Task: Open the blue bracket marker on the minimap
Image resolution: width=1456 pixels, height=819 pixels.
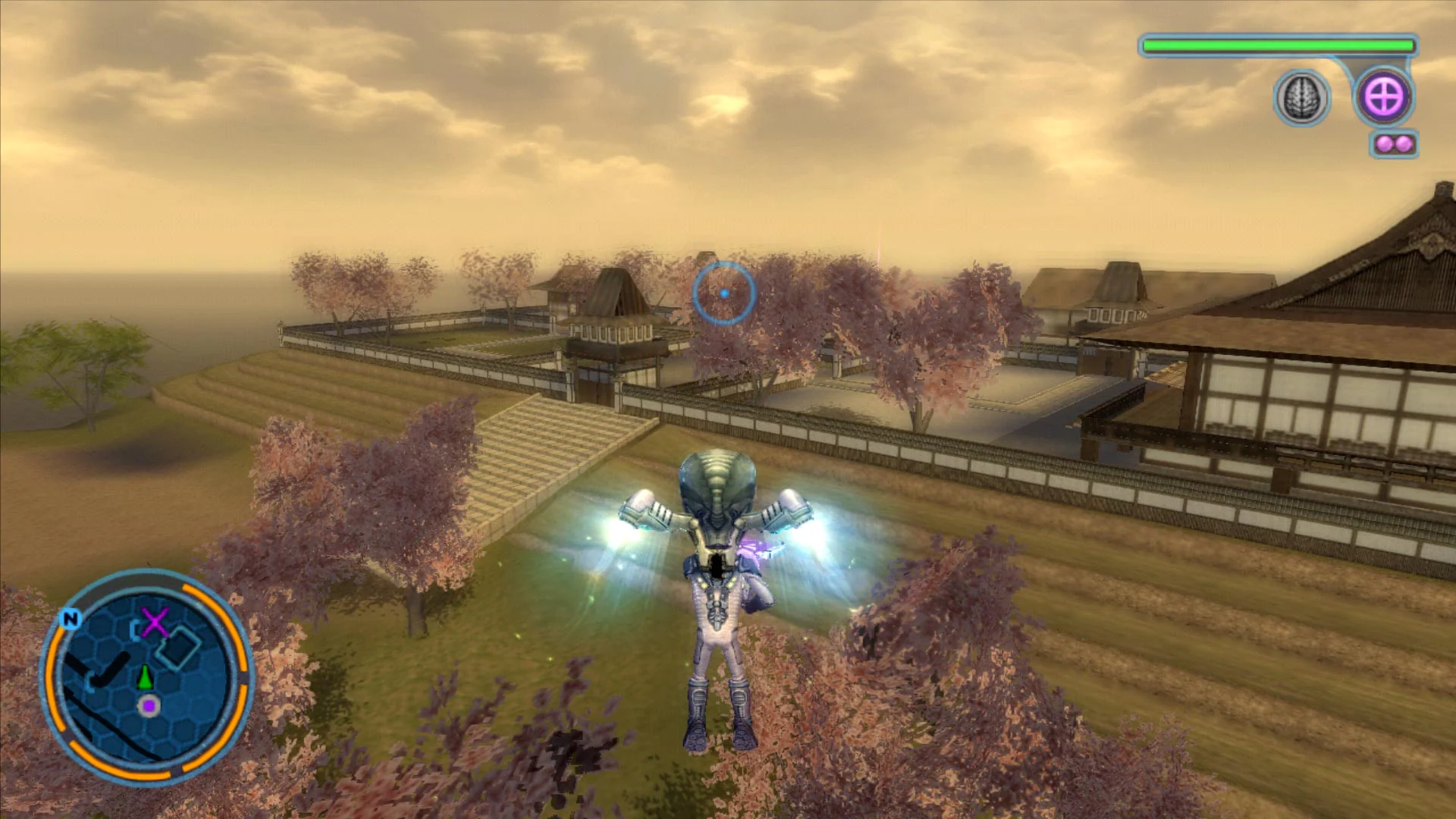Action: tap(134, 629)
